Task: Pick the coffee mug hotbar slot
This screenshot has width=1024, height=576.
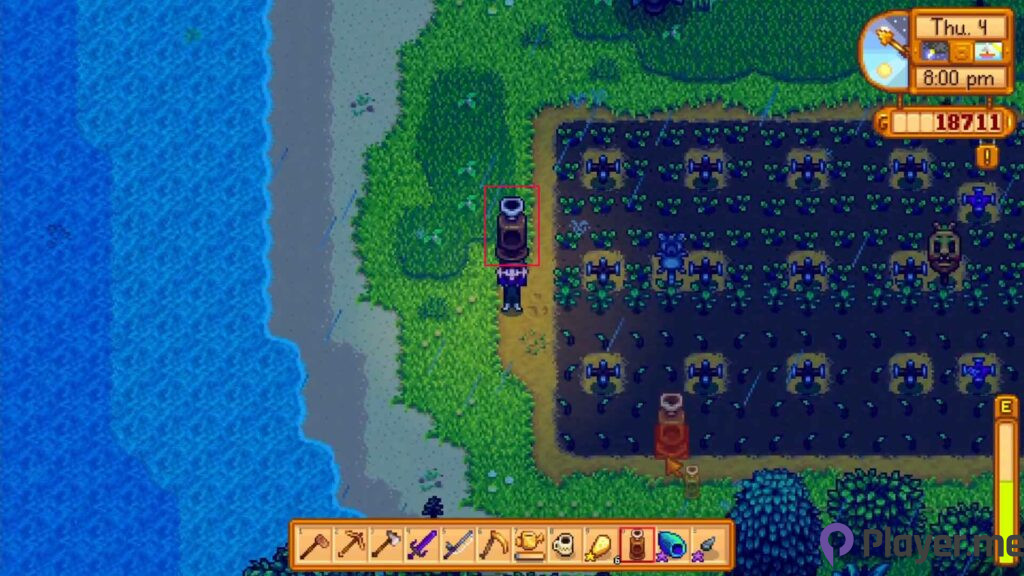Action: pos(565,544)
